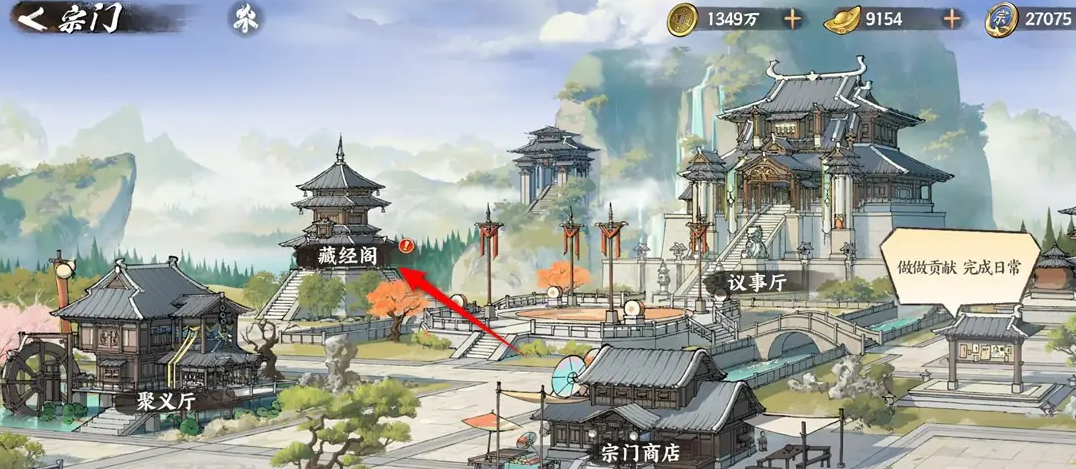Add more copper coins with the plus
The width and height of the screenshot is (1076, 469).
(x=792, y=18)
